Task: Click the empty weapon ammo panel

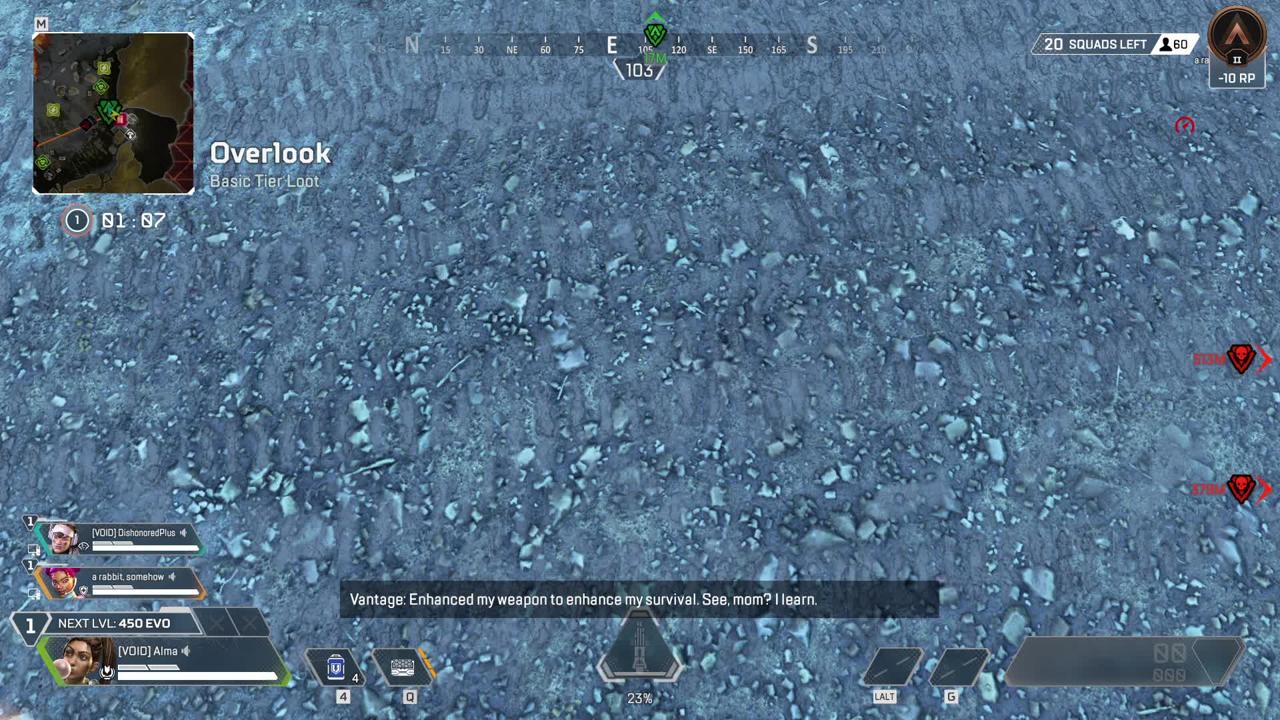Action: click(1125, 663)
